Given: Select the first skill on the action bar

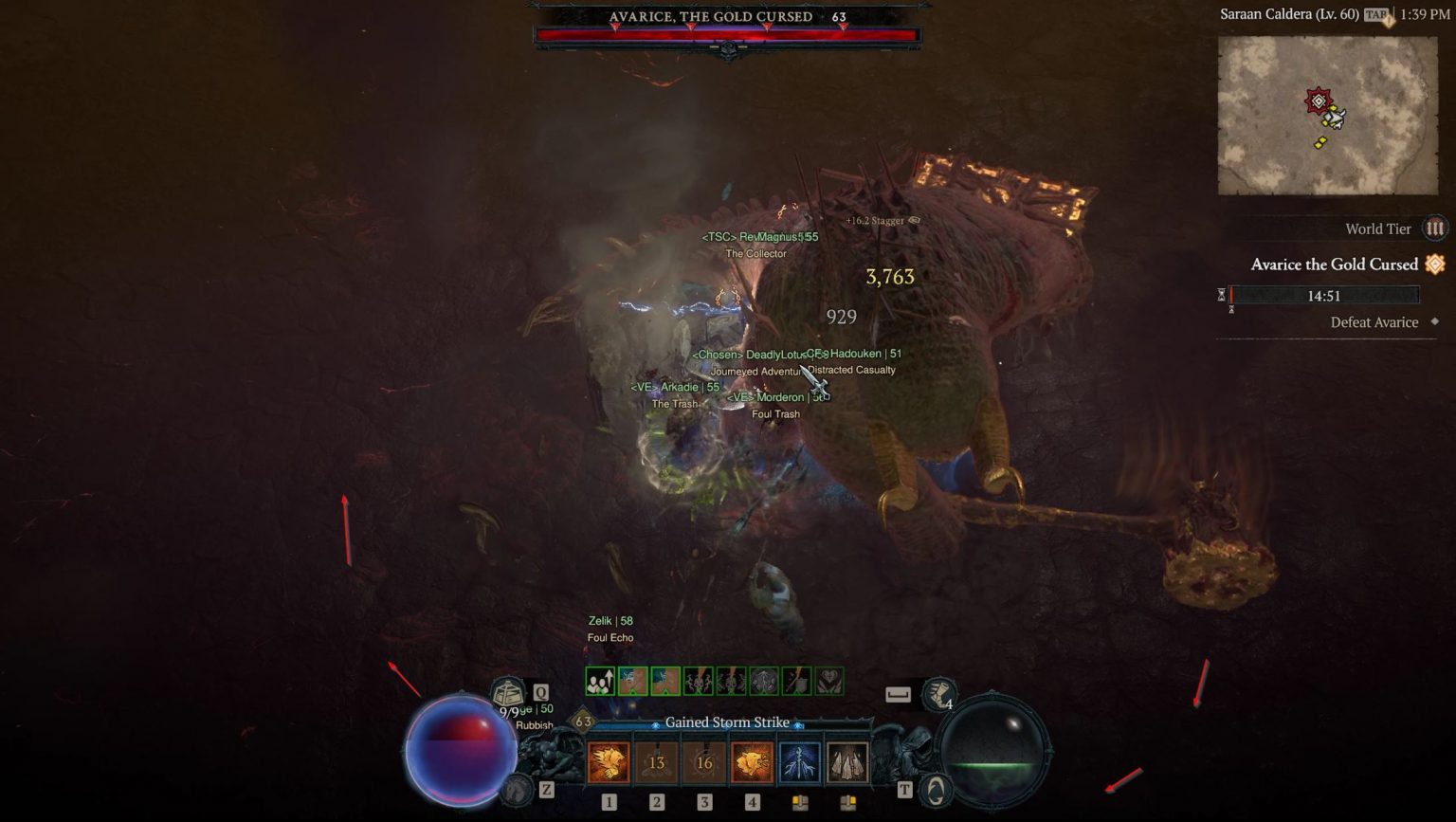Looking at the screenshot, I should pyautogui.click(x=610, y=761).
